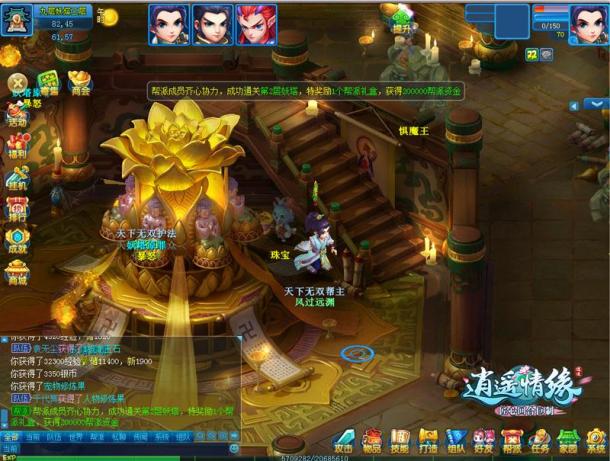610x461 pixels.
Task: Open the 技能 skills menu
Action: point(400,441)
